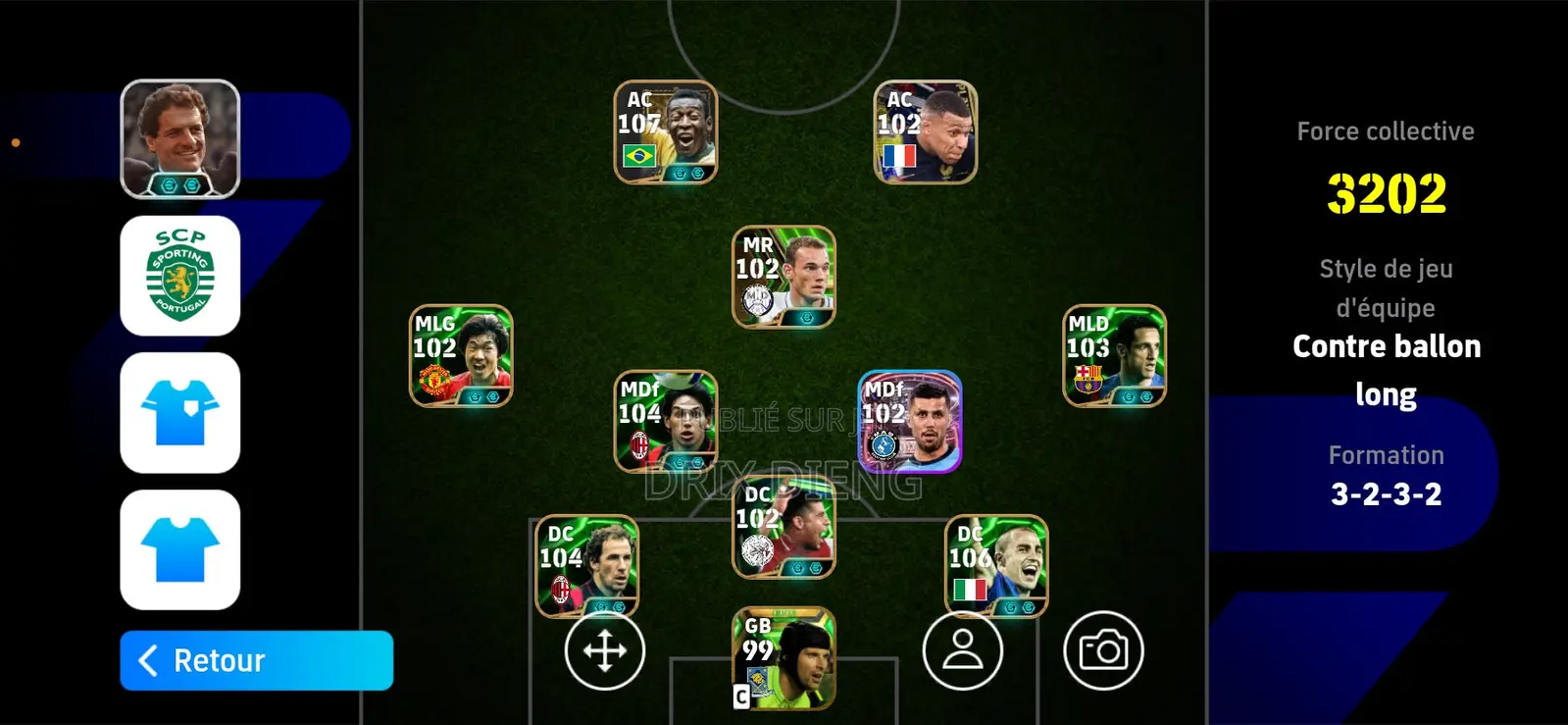Click the back chevron on the Retour button
Screen dimensions: 1568x725
point(147,660)
